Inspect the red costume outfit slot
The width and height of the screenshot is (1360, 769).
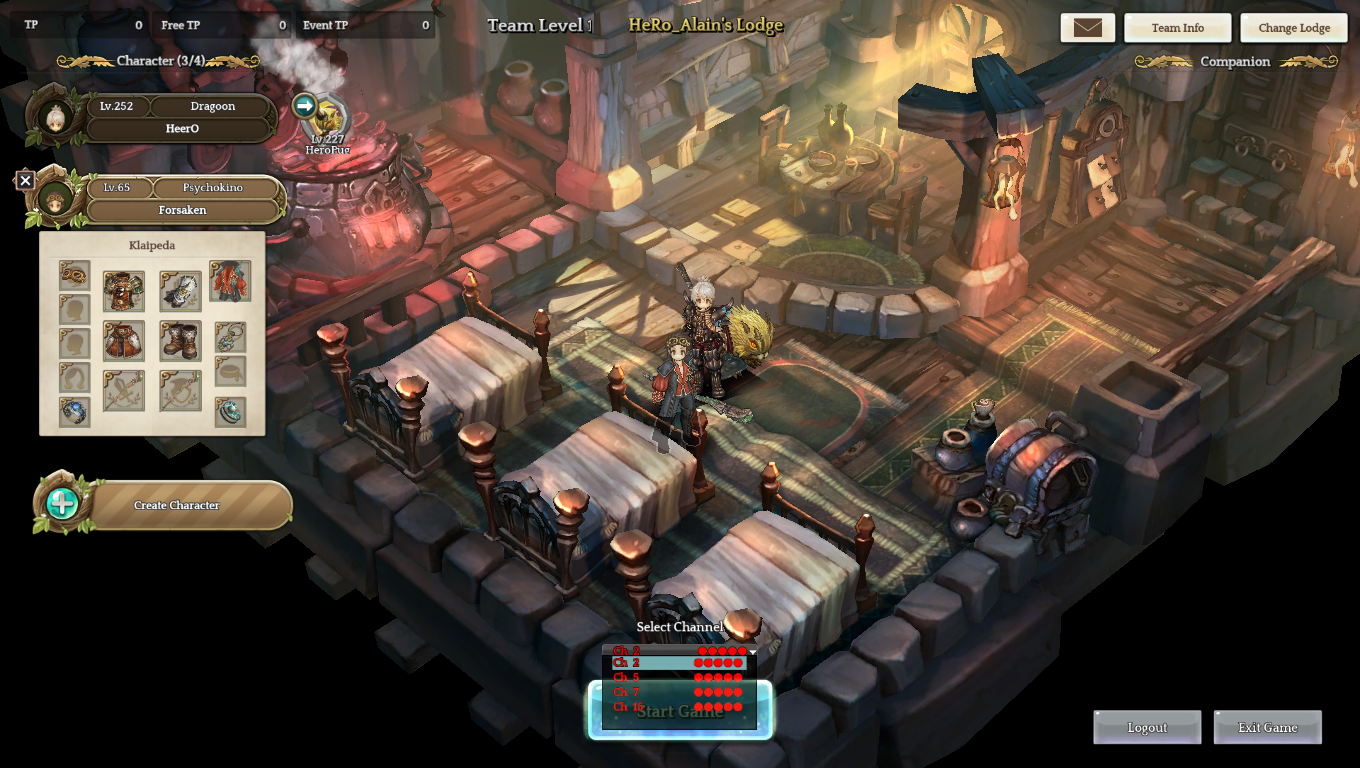click(x=230, y=282)
